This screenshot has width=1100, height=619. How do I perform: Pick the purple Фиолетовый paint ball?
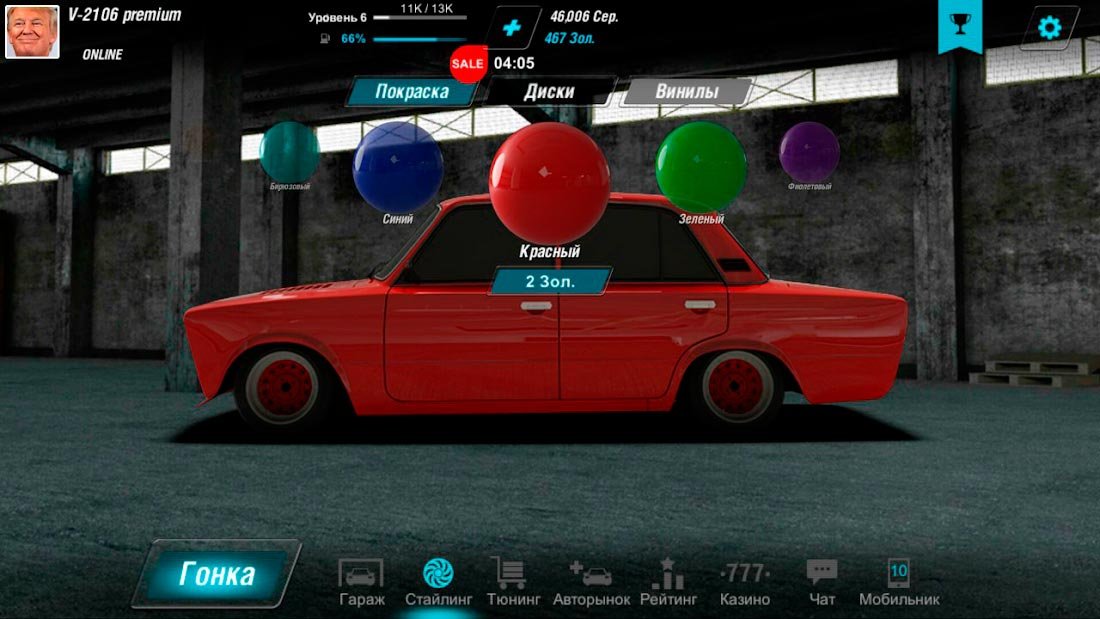coord(809,153)
